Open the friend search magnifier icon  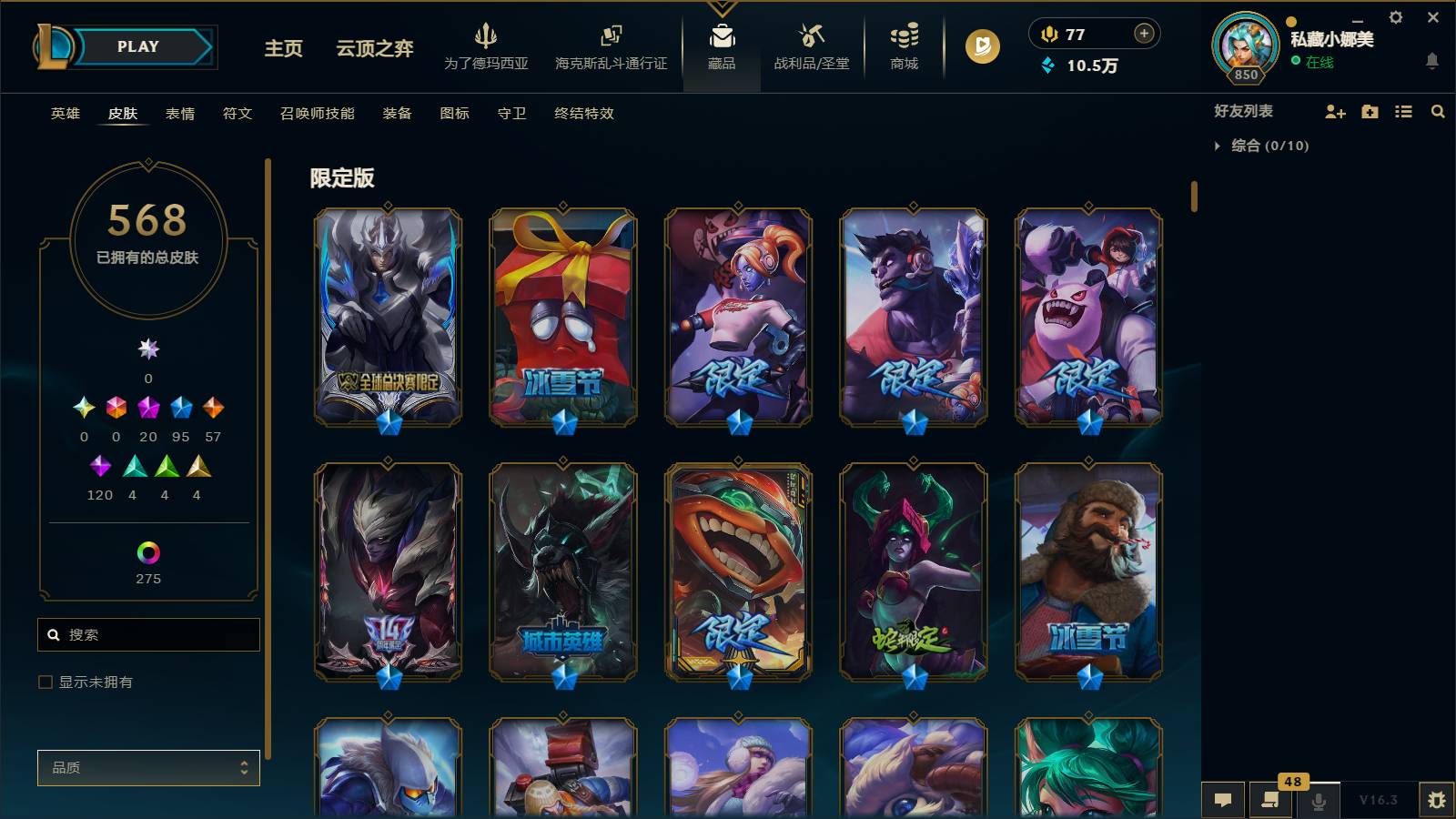(x=1439, y=111)
